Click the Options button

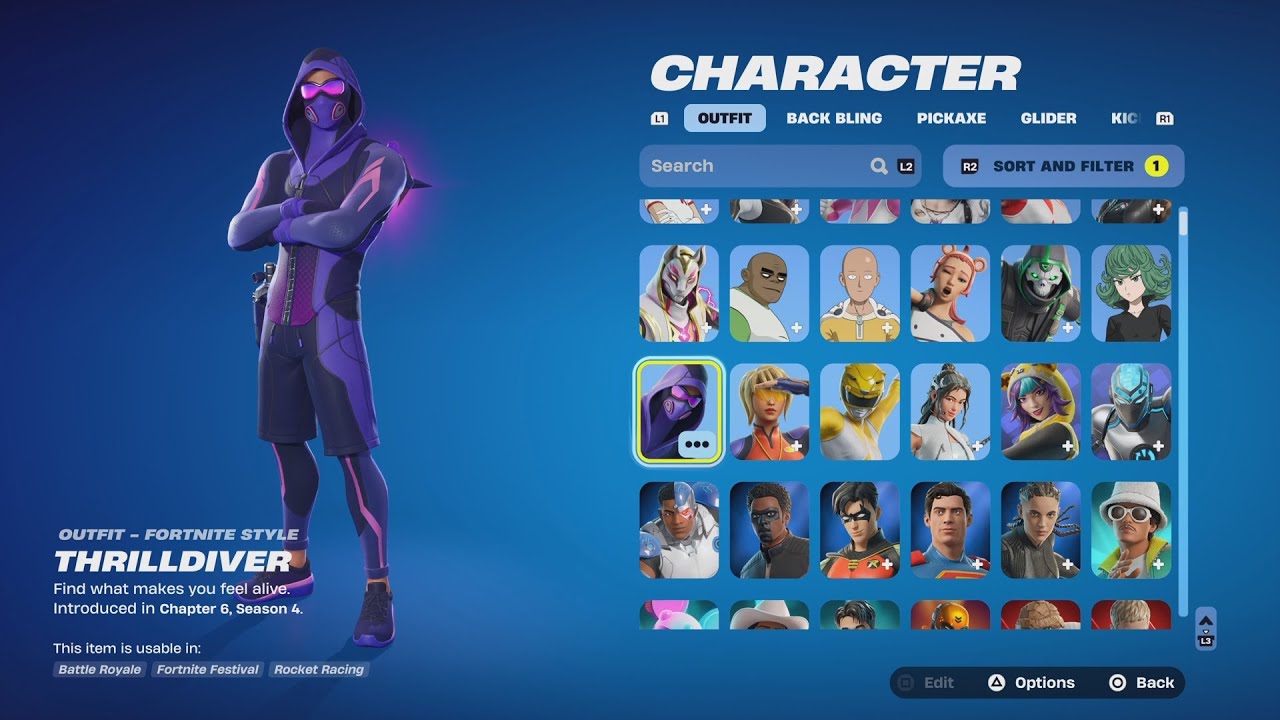(1031, 683)
